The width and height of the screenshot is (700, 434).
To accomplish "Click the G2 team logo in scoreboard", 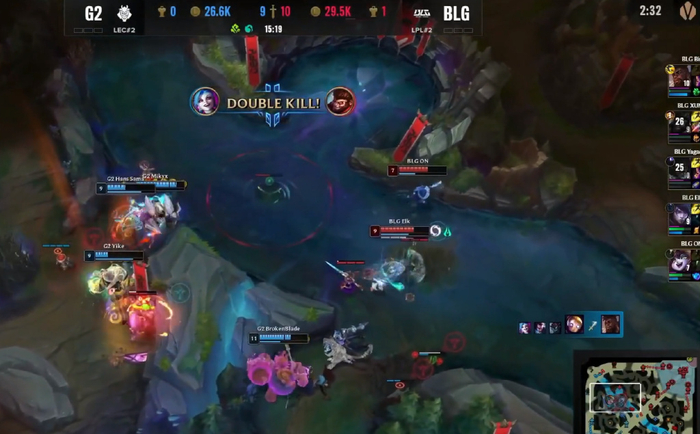I will click(124, 14).
